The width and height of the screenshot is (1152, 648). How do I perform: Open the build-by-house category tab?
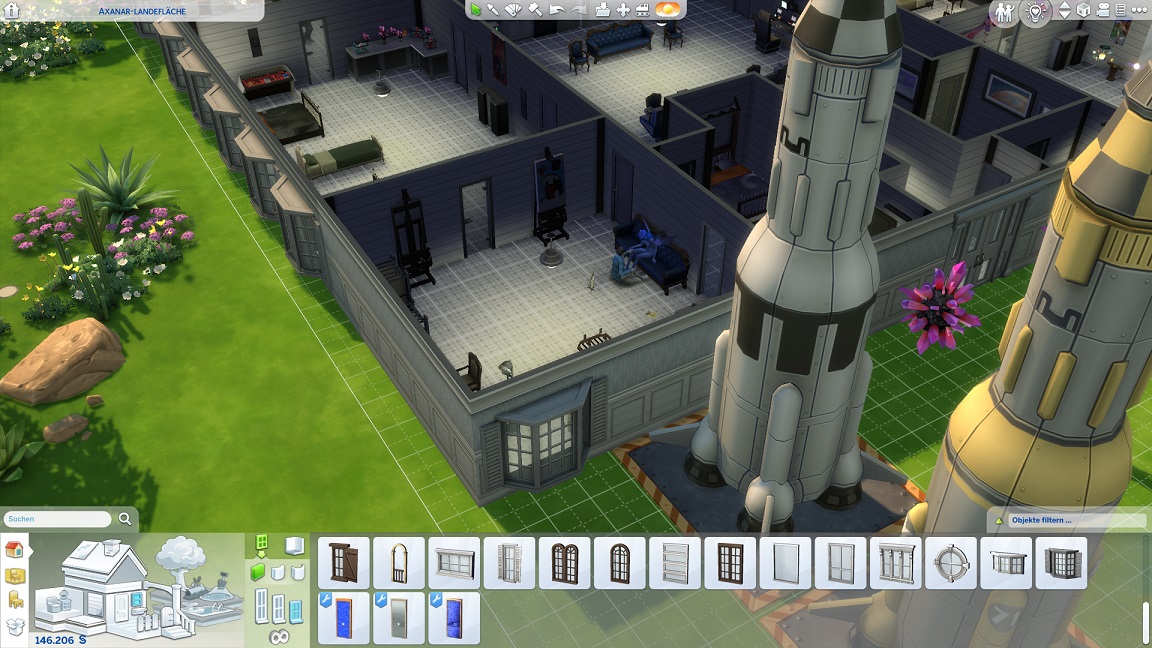click(15, 549)
